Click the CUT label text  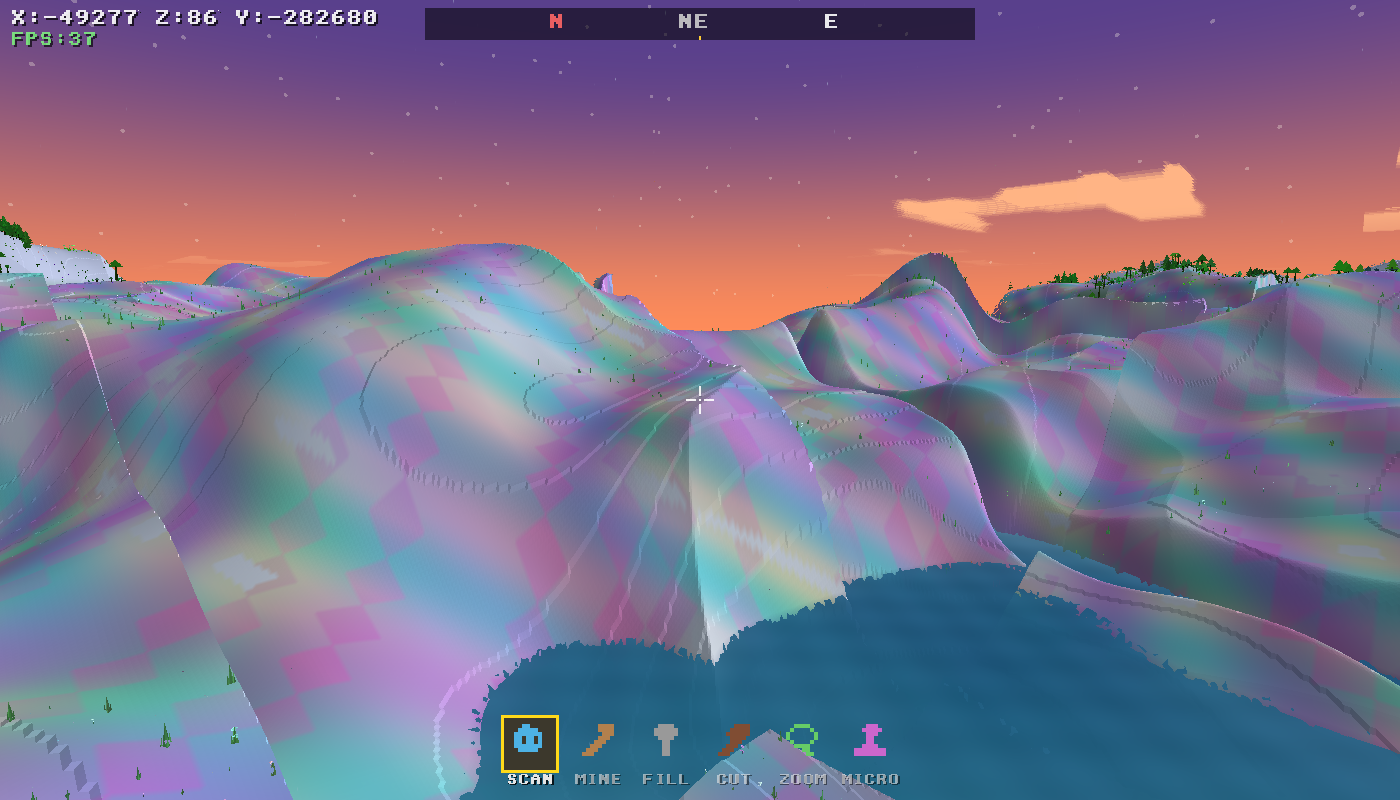coord(732,779)
